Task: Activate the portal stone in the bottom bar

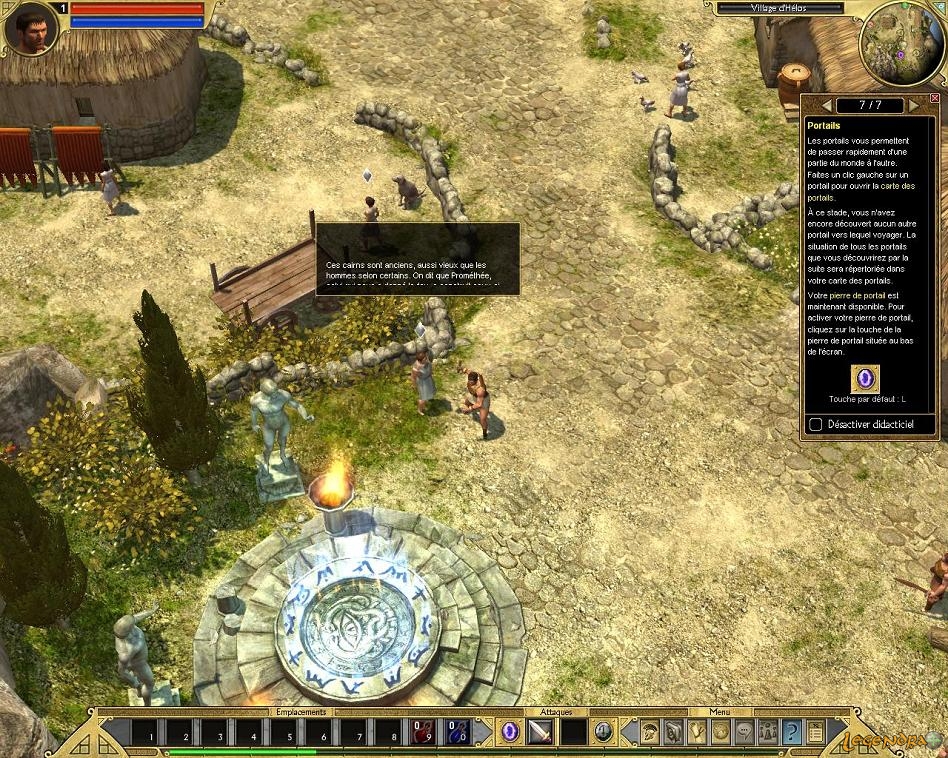Action: click(512, 732)
